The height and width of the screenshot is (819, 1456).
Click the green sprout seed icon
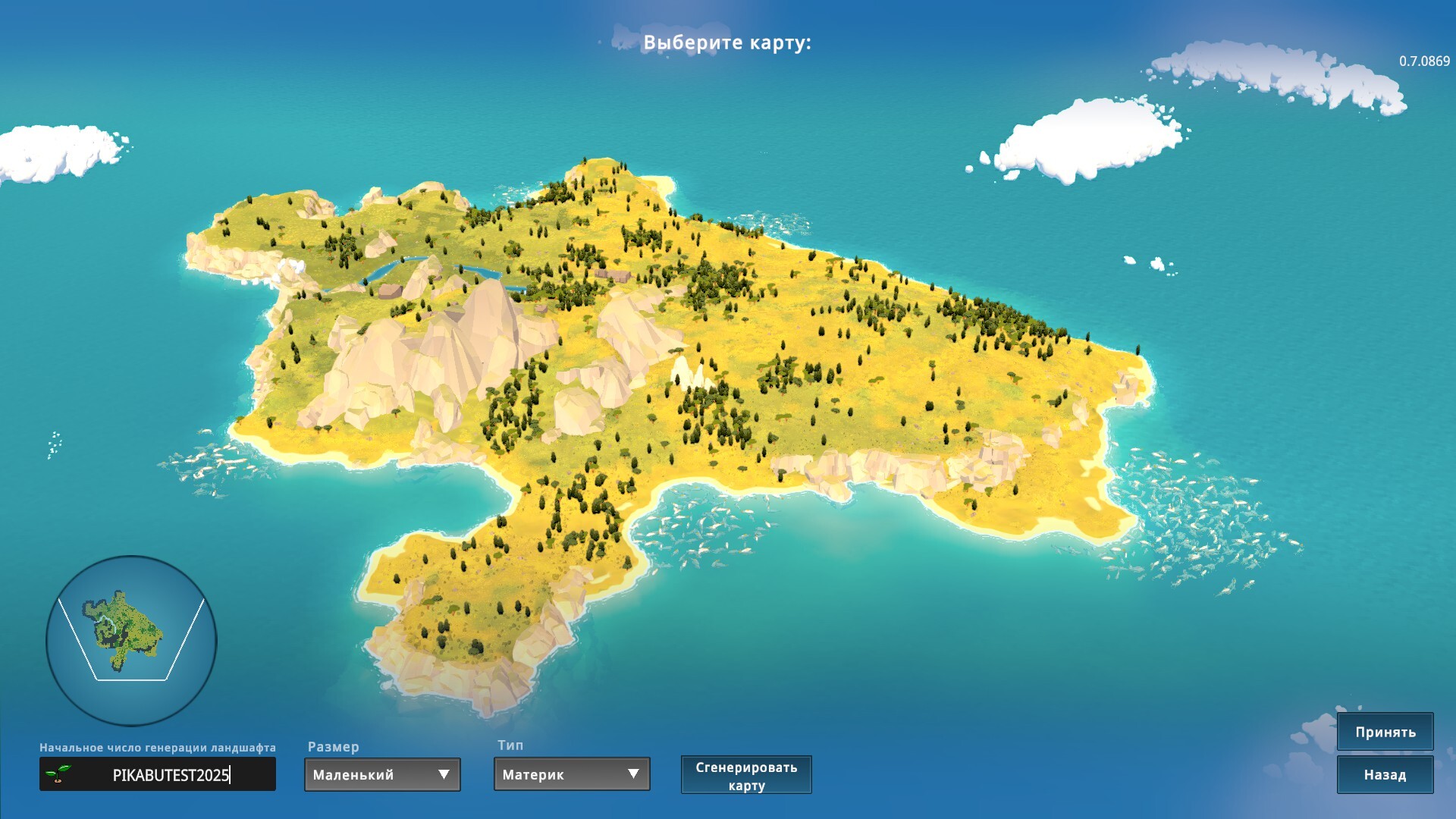(58, 773)
